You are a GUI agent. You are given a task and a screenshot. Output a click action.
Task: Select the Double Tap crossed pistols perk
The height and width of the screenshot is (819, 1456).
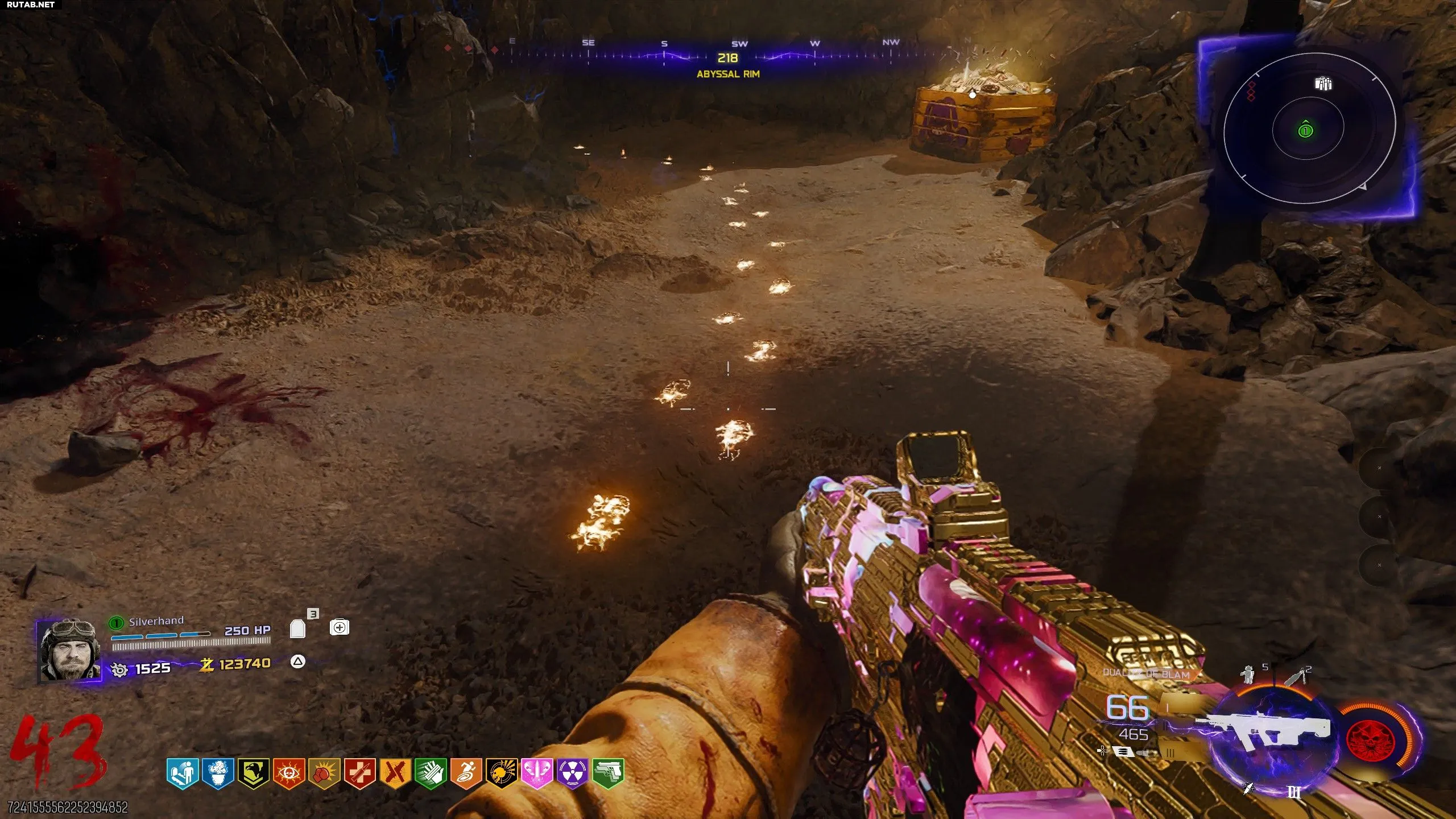pos(395,773)
